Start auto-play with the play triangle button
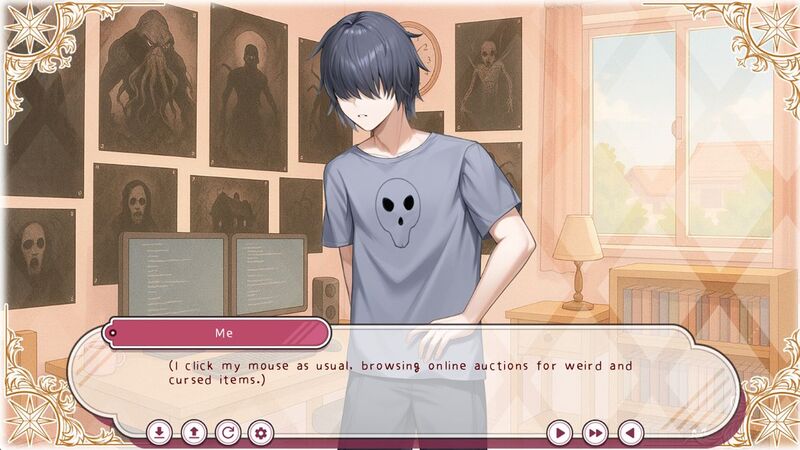 pos(561,433)
